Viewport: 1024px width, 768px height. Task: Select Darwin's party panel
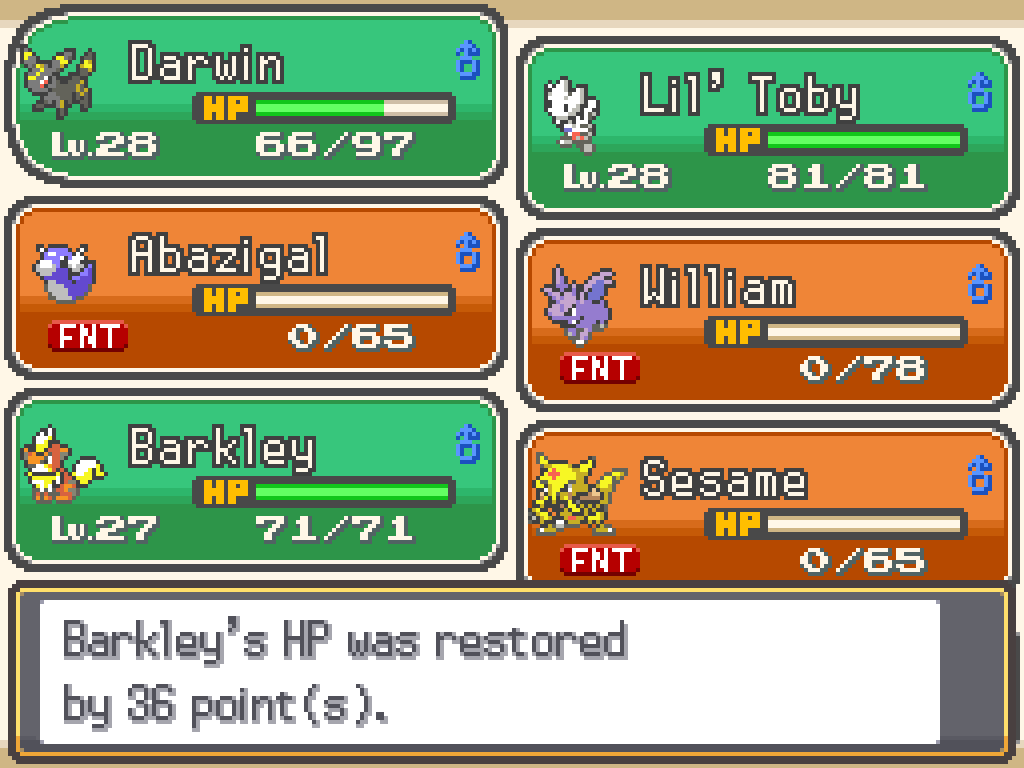click(x=256, y=97)
